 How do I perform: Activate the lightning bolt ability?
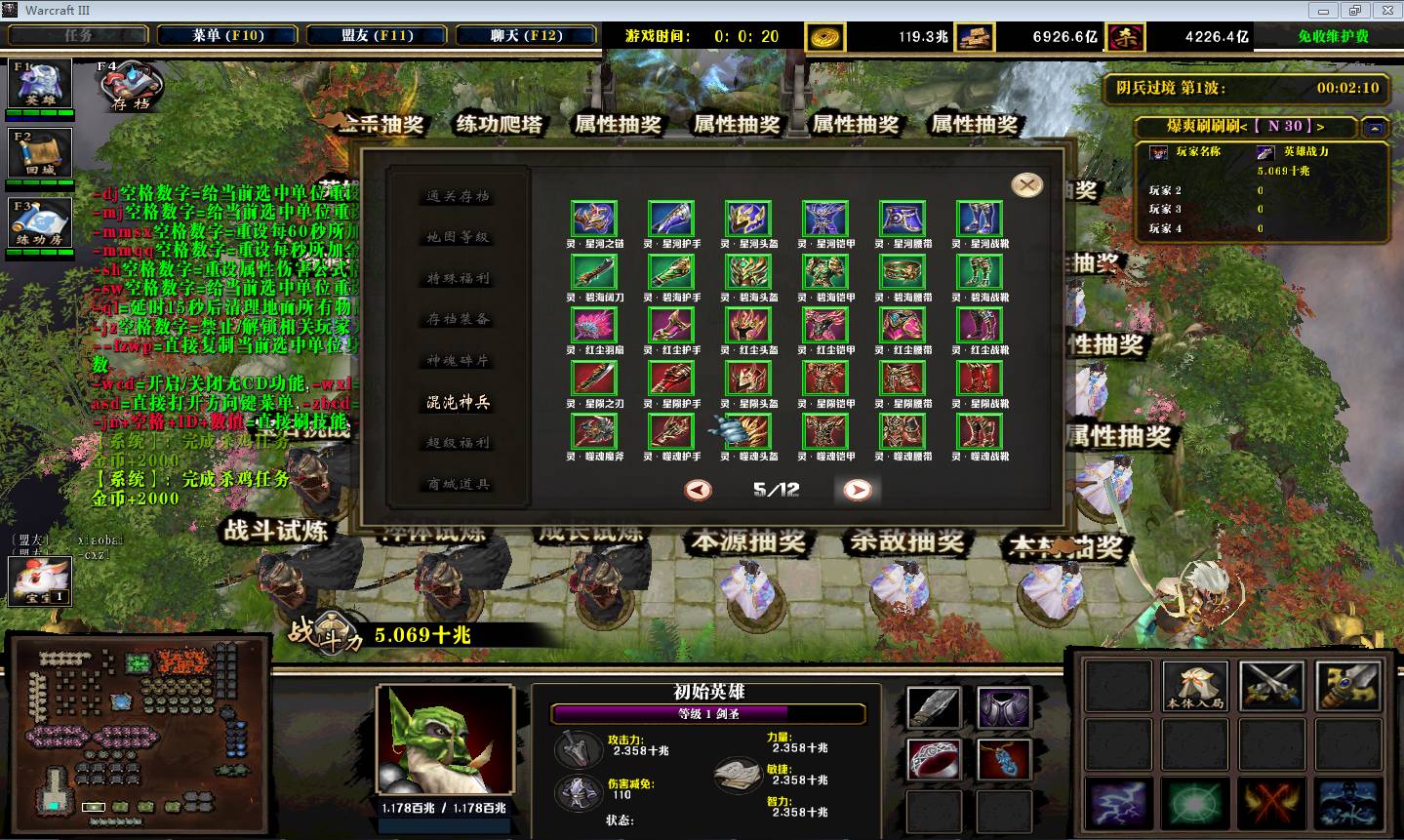click(x=1118, y=803)
